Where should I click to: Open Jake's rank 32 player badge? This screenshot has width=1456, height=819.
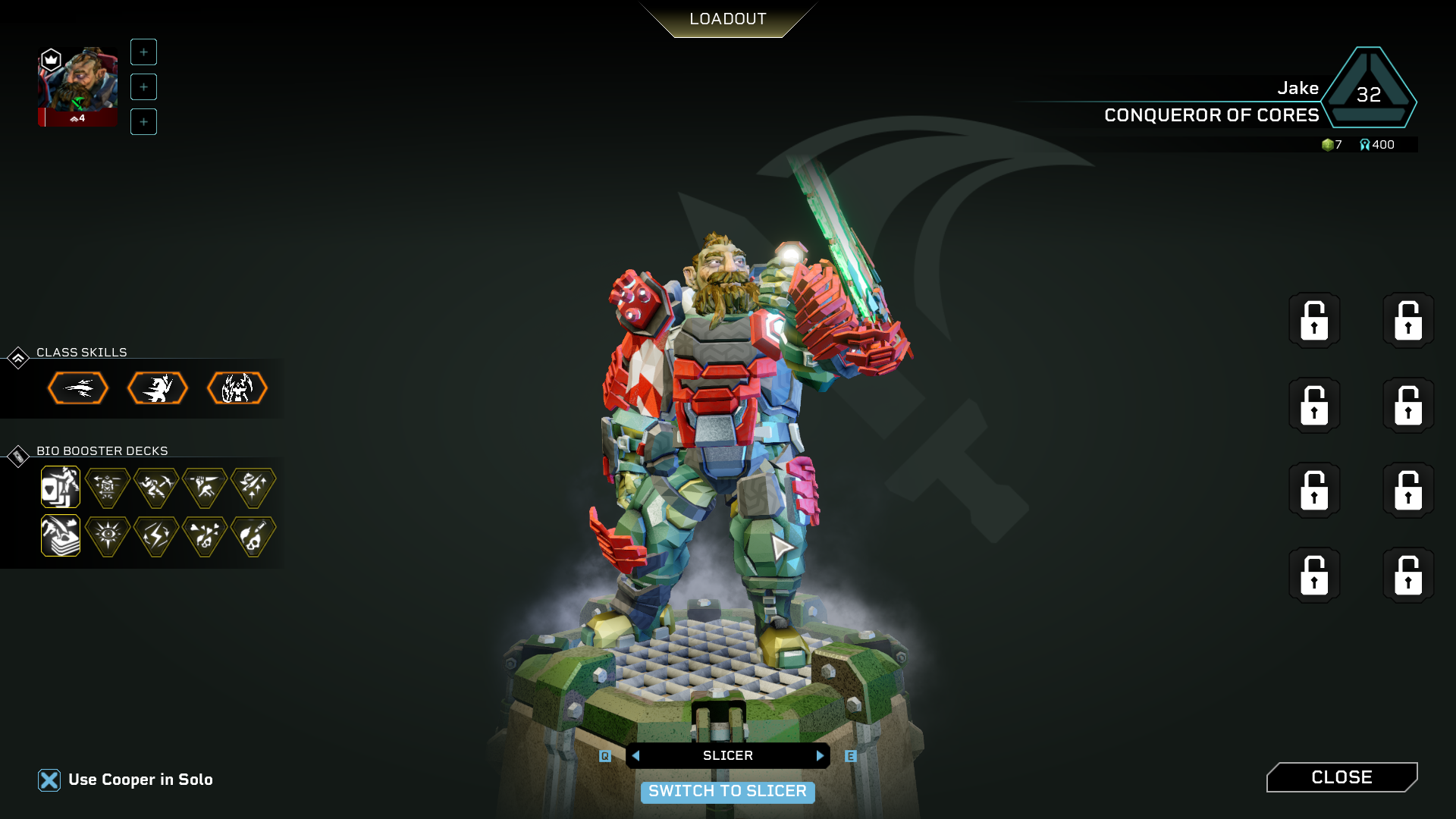[x=1369, y=89]
